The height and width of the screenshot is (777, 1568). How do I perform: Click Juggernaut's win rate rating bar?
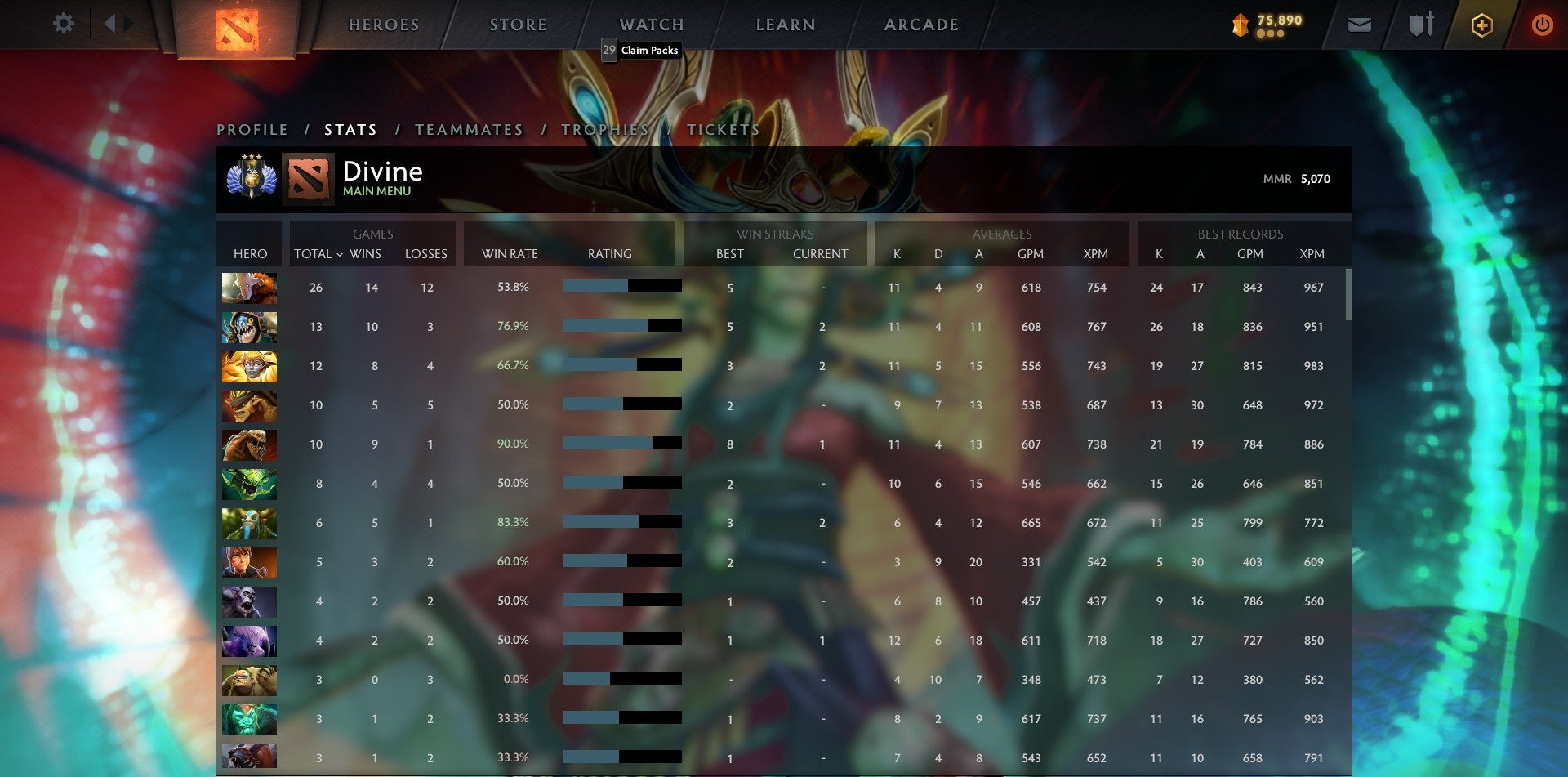click(x=622, y=287)
